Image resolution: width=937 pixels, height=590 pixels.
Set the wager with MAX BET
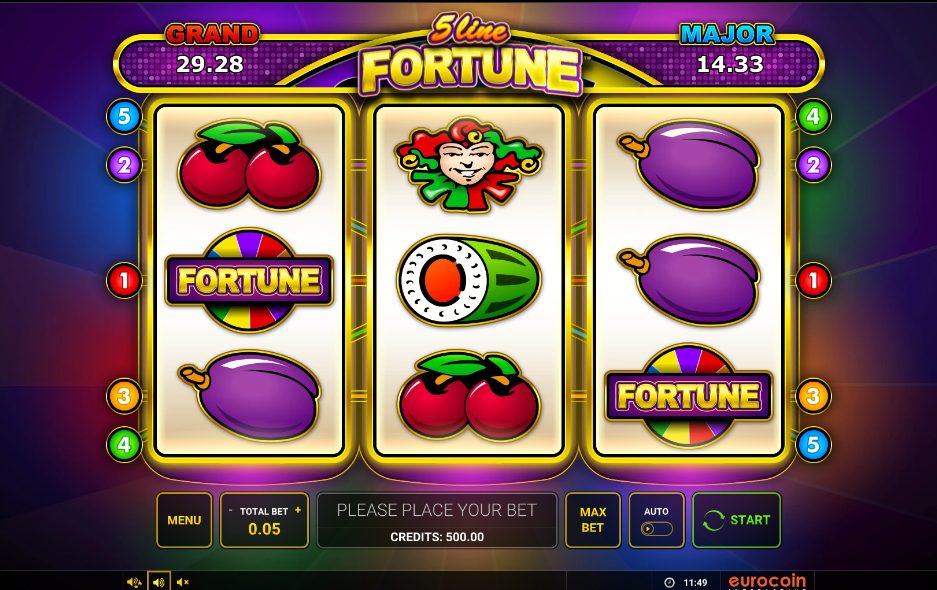click(x=593, y=520)
